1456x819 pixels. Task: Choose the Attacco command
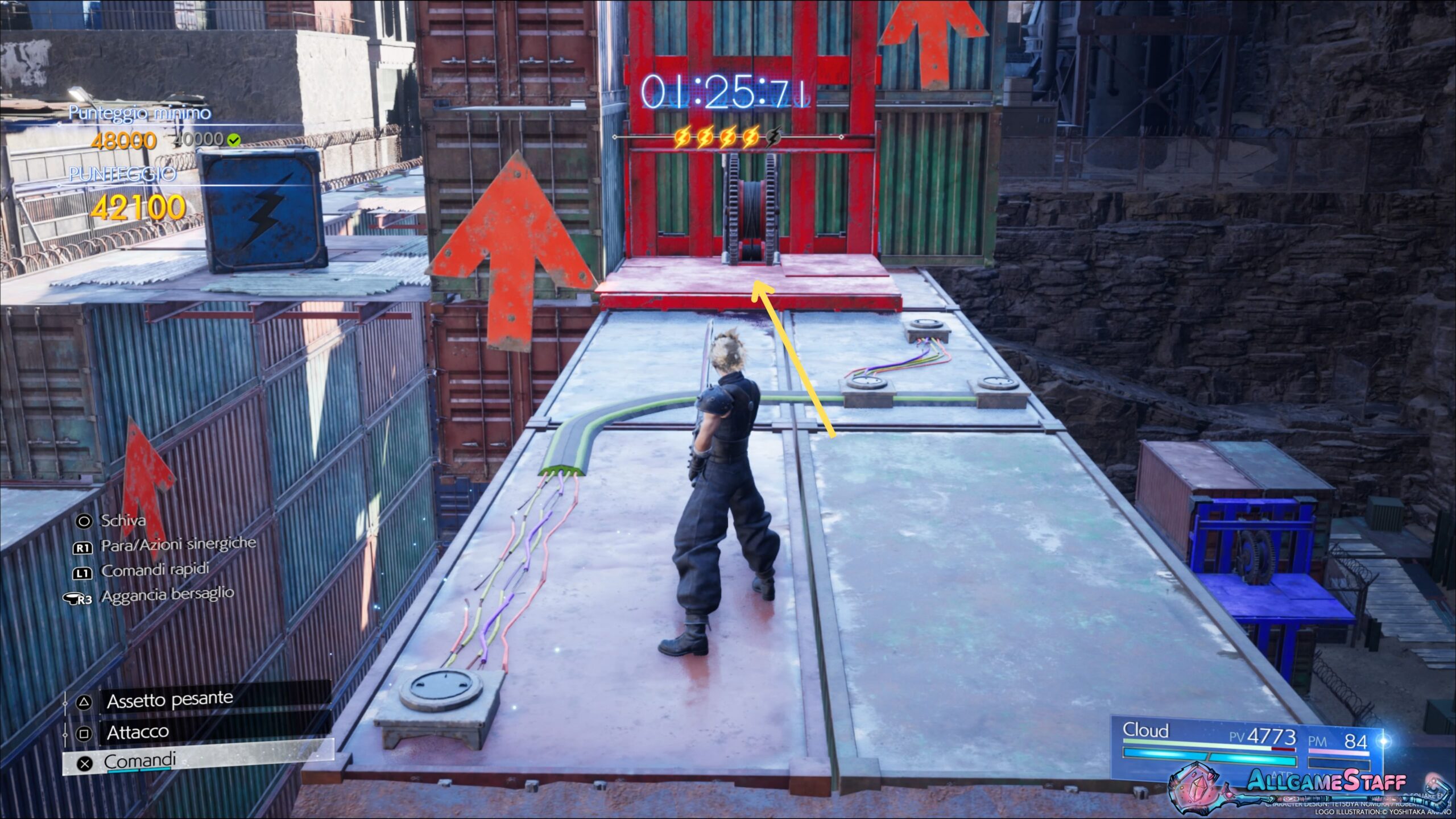click(x=138, y=732)
